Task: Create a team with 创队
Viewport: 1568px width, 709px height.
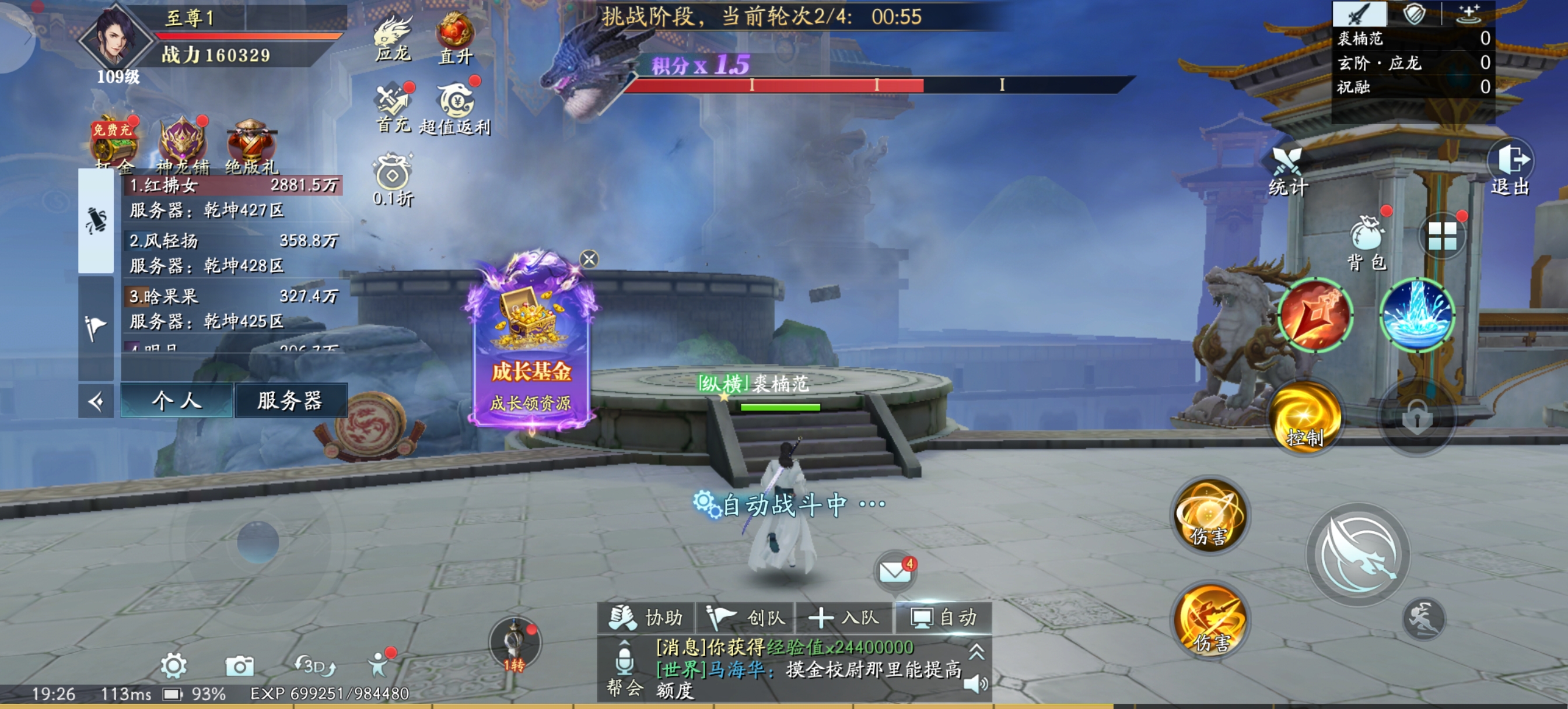Action: 746,617
